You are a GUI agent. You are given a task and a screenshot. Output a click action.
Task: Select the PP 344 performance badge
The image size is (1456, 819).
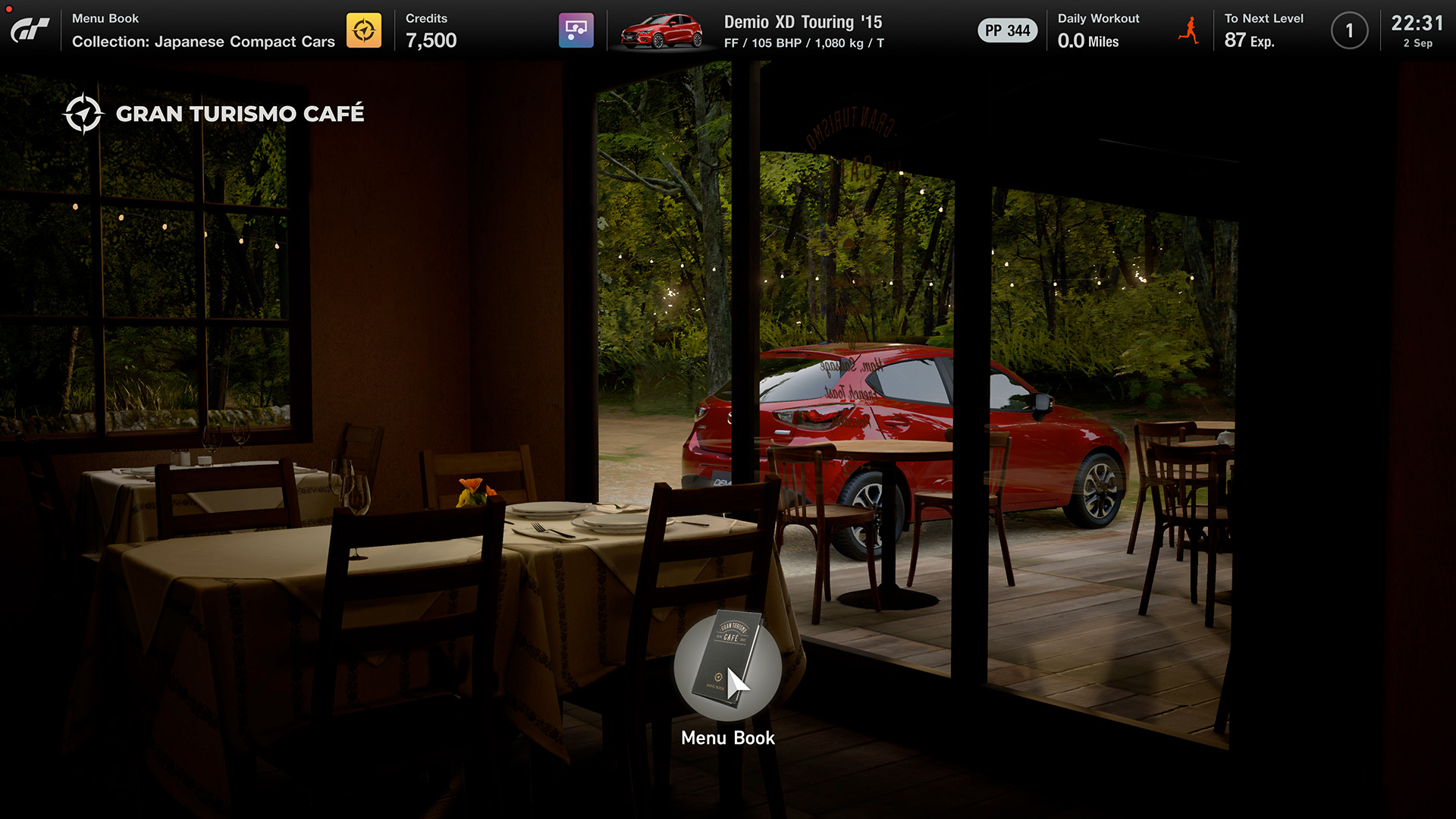click(1007, 30)
